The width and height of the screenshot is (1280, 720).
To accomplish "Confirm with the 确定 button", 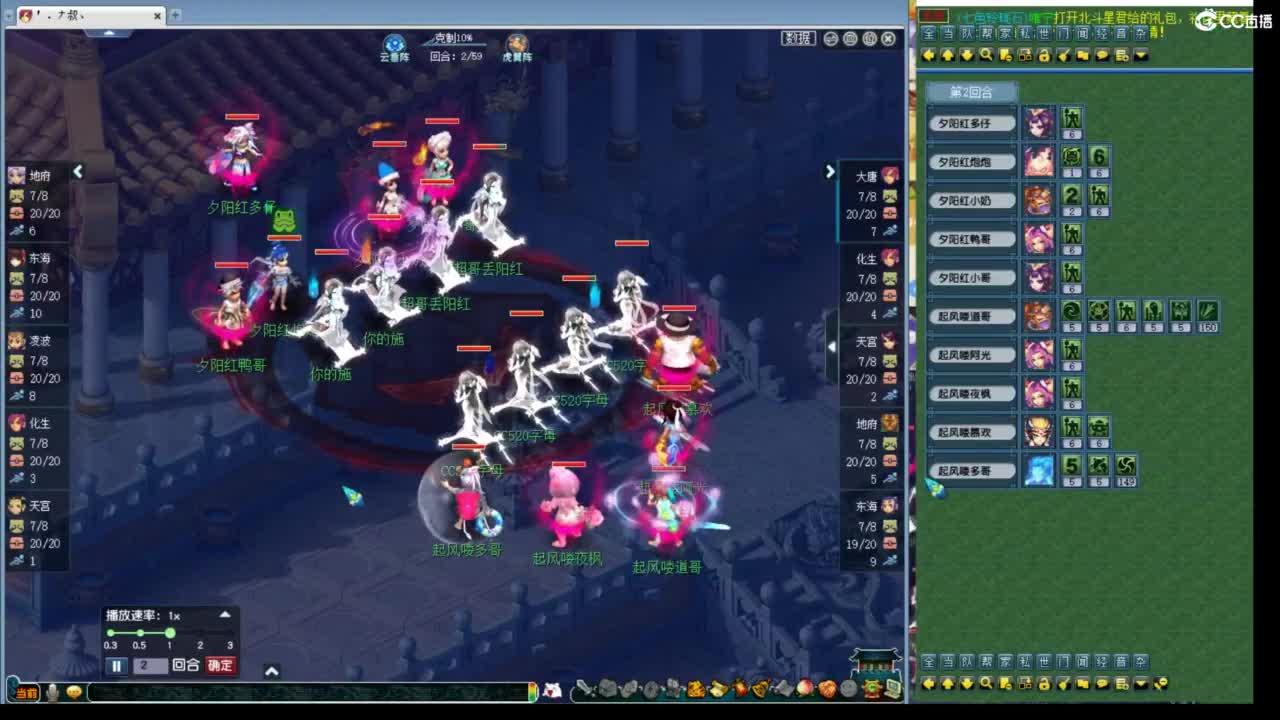I will pos(219,664).
